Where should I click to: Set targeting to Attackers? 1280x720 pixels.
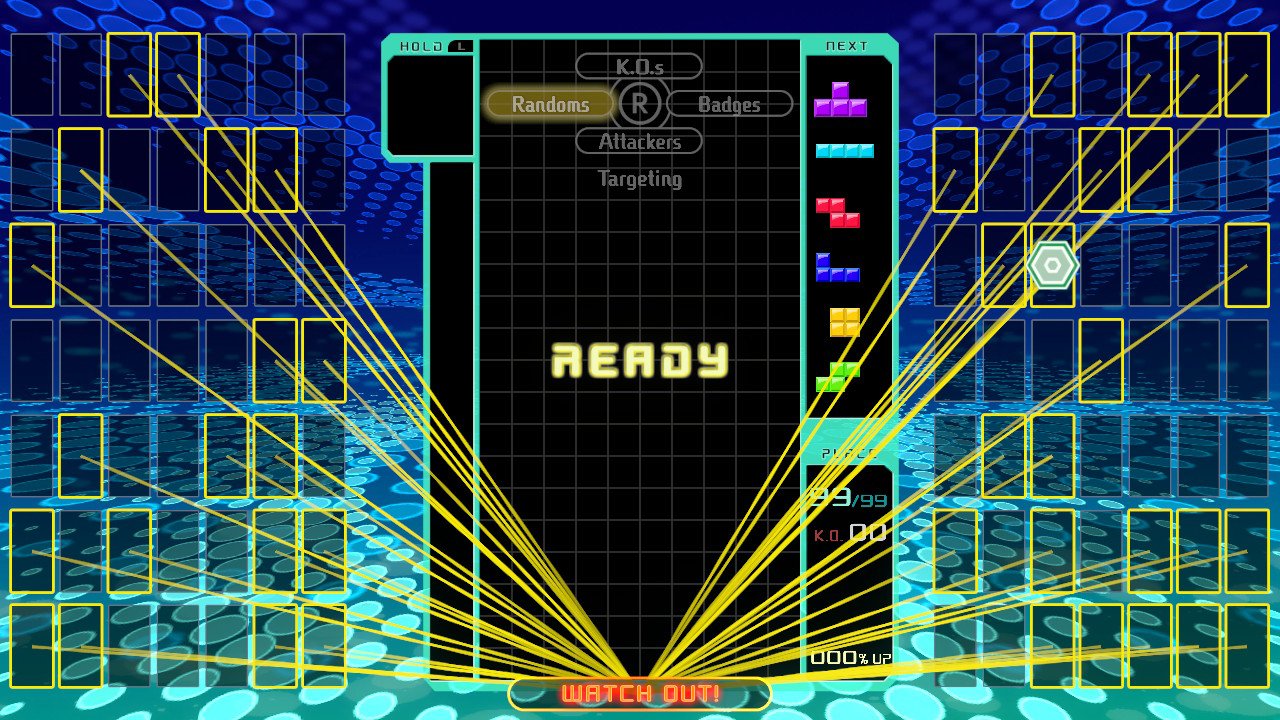(639, 142)
